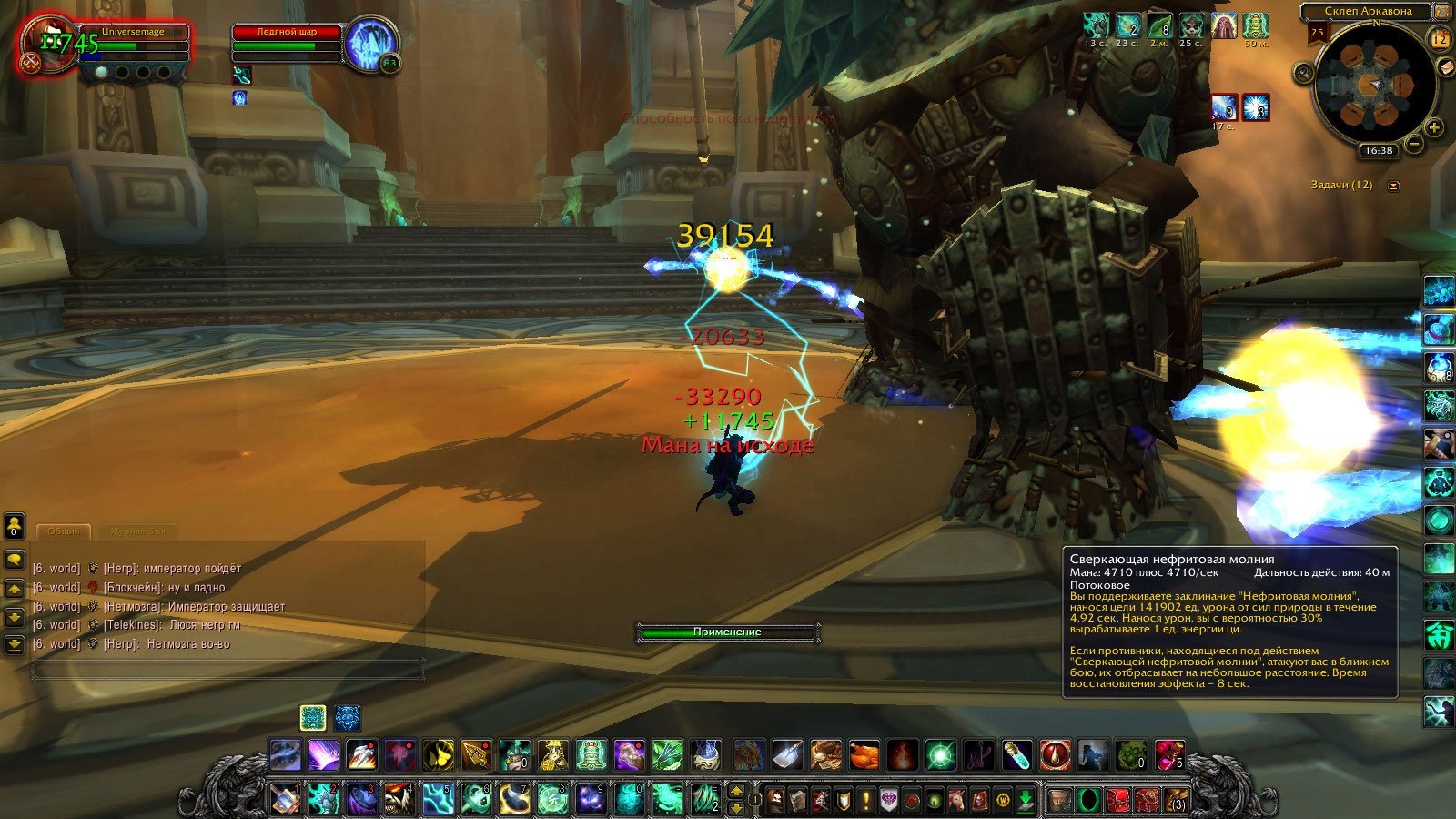Open the backpack bag slot marked (3)

(1178, 800)
